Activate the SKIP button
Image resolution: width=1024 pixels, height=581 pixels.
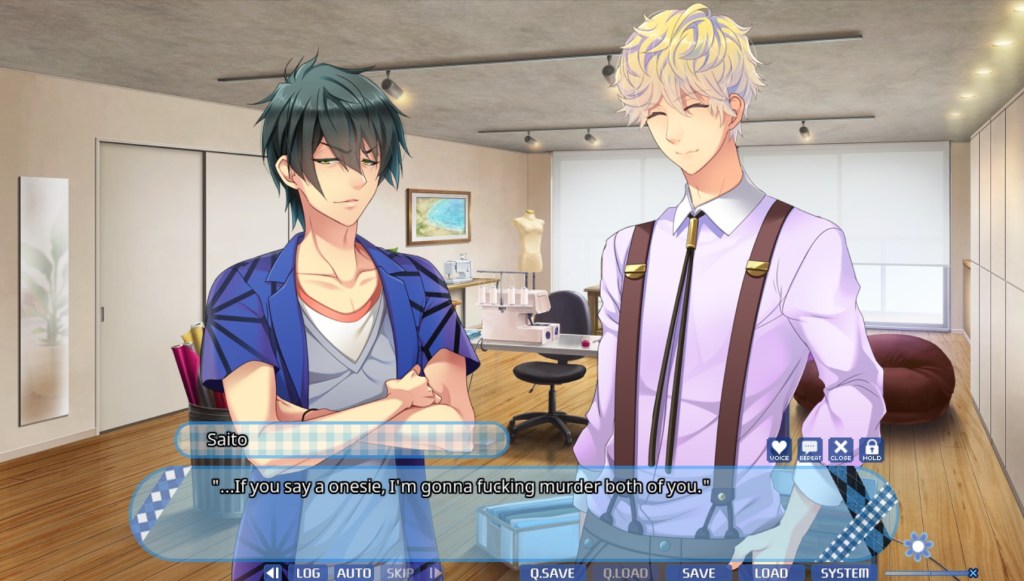pos(400,573)
